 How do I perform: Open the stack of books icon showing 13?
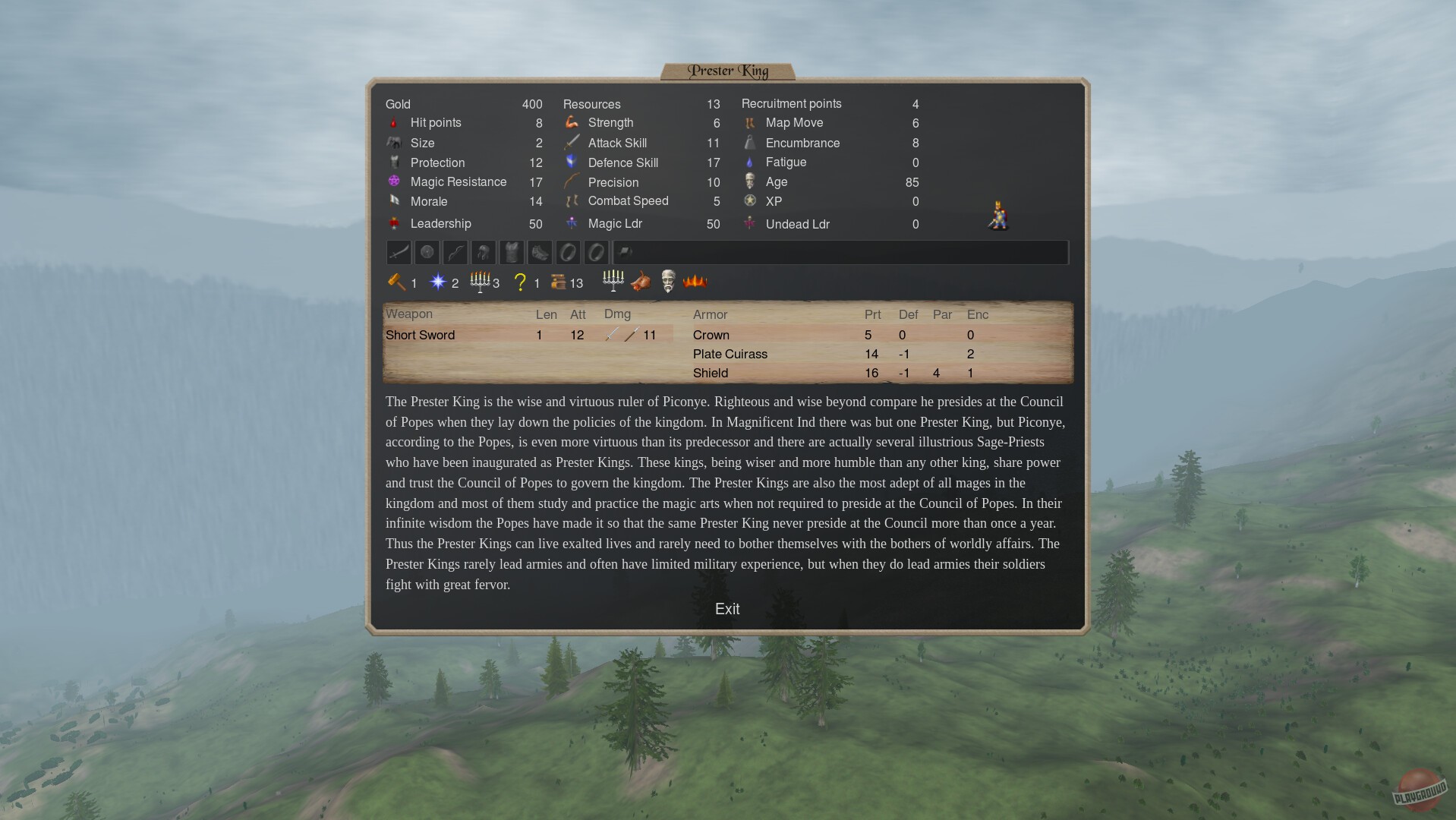(x=559, y=282)
